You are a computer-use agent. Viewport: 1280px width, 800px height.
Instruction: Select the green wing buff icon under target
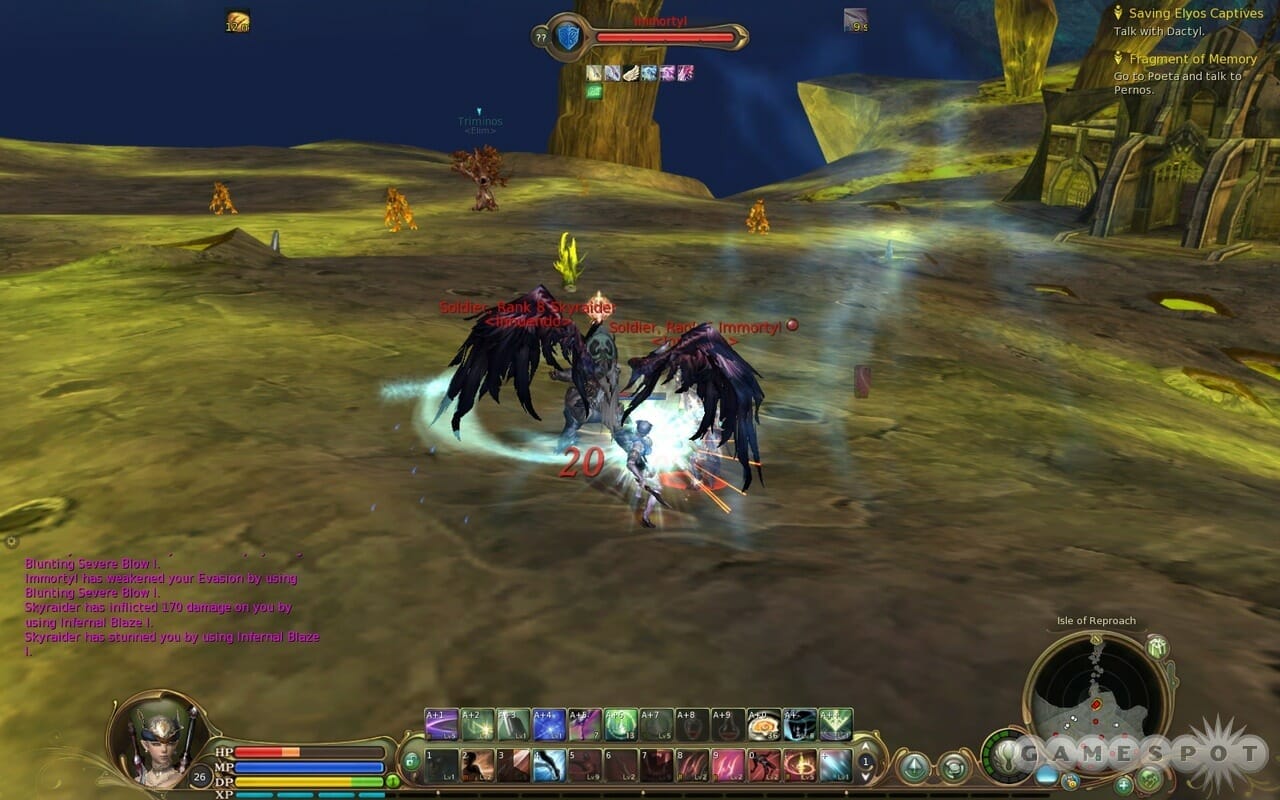[x=594, y=91]
